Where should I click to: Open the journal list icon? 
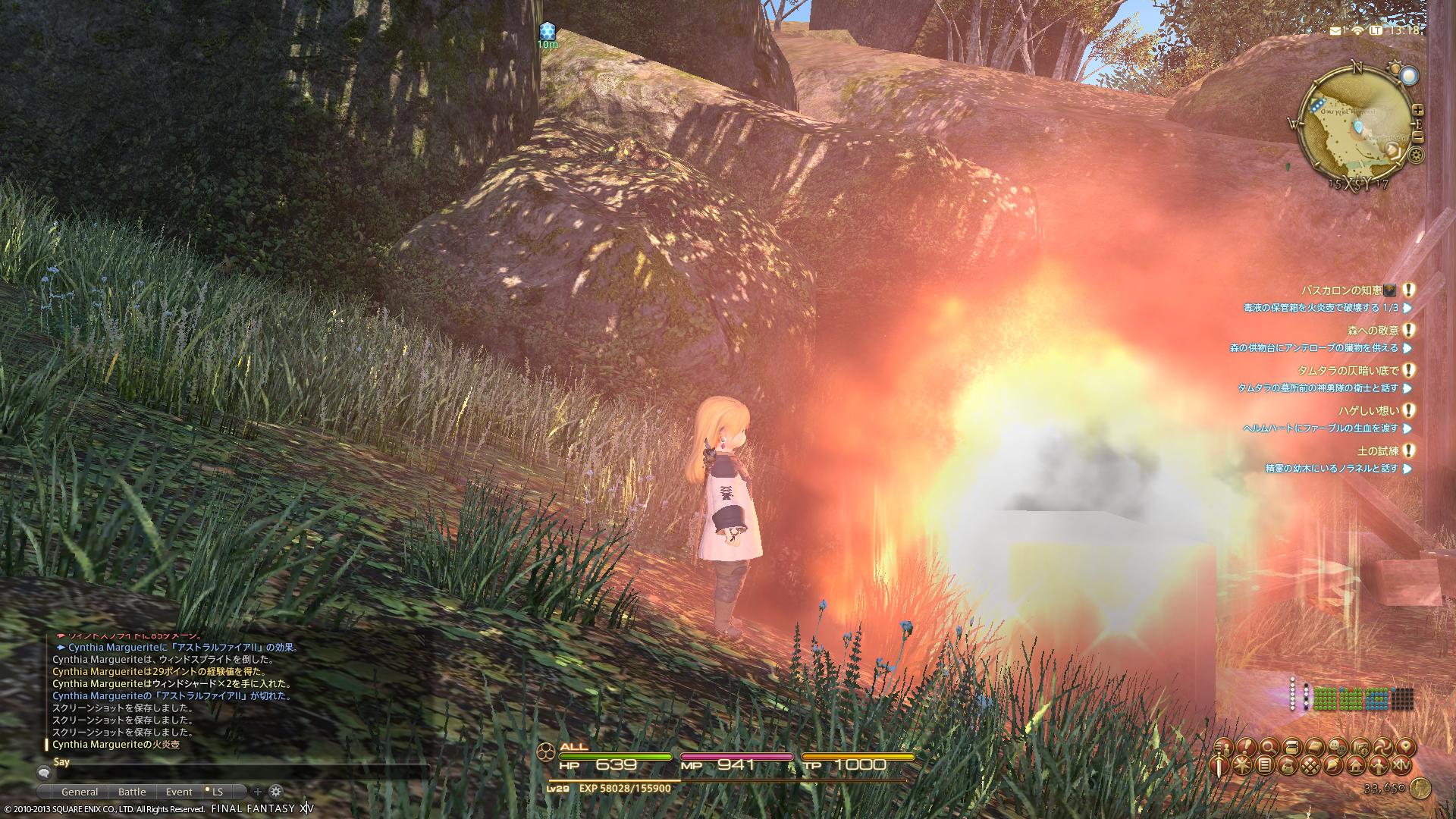(1264, 765)
